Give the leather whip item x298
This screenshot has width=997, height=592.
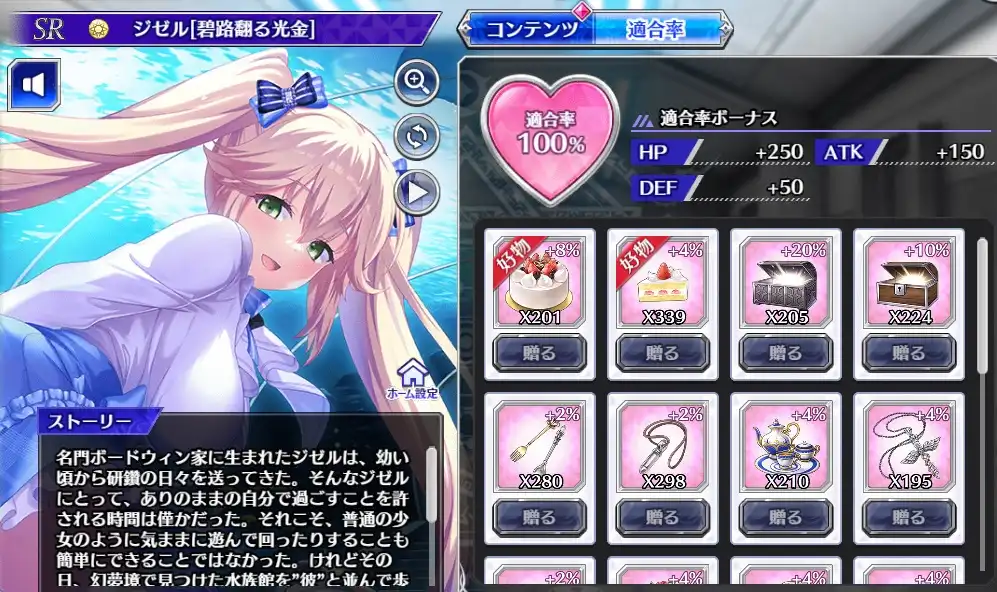662,516
